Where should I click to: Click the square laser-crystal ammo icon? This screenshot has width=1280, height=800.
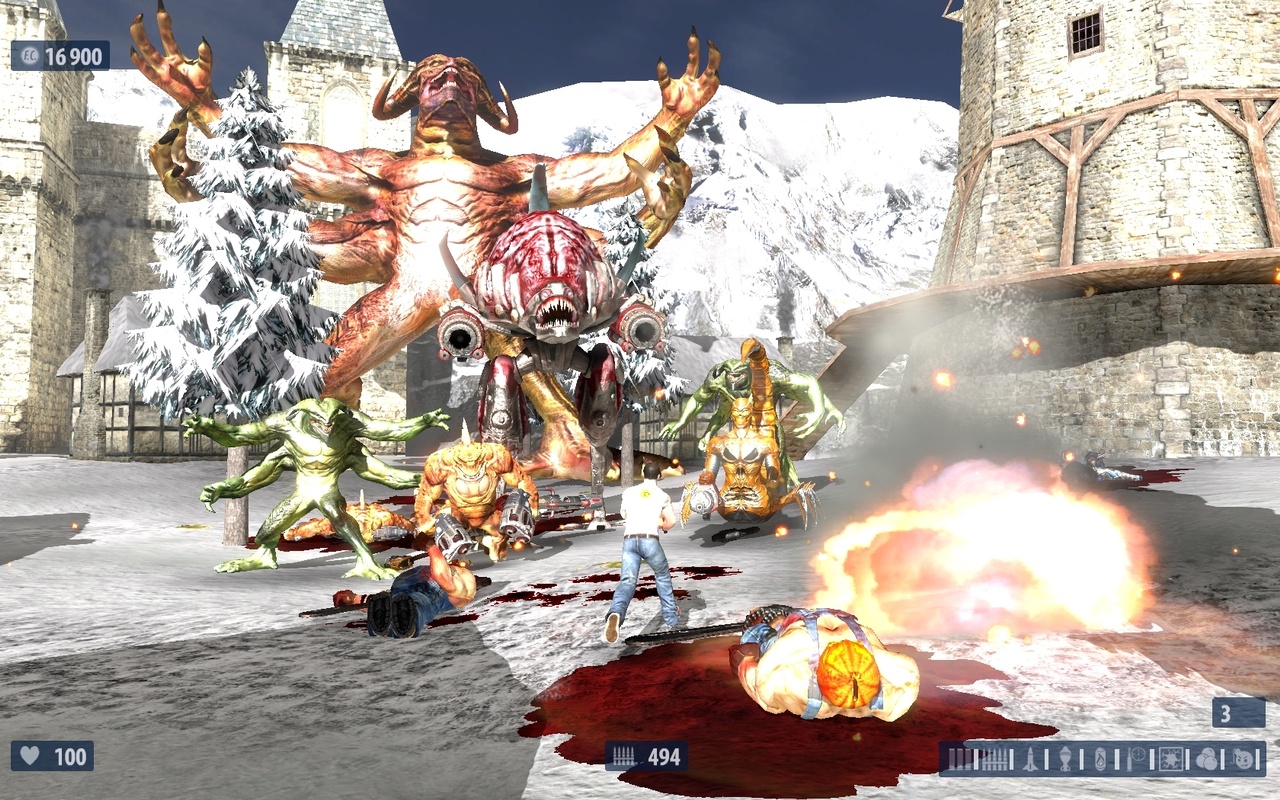click(1171, 761)
